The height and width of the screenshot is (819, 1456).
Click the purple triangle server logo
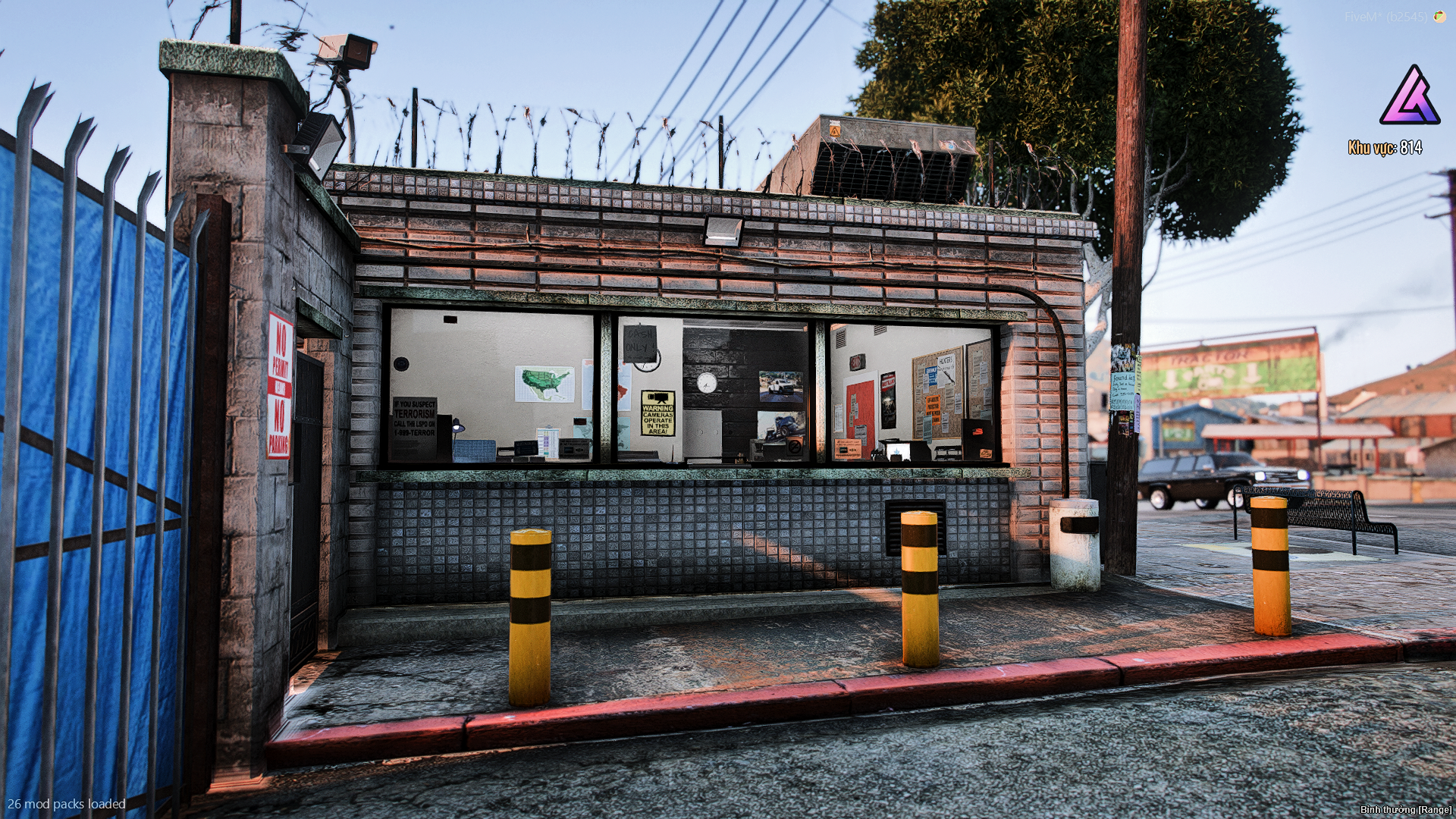click(1410, 97)
